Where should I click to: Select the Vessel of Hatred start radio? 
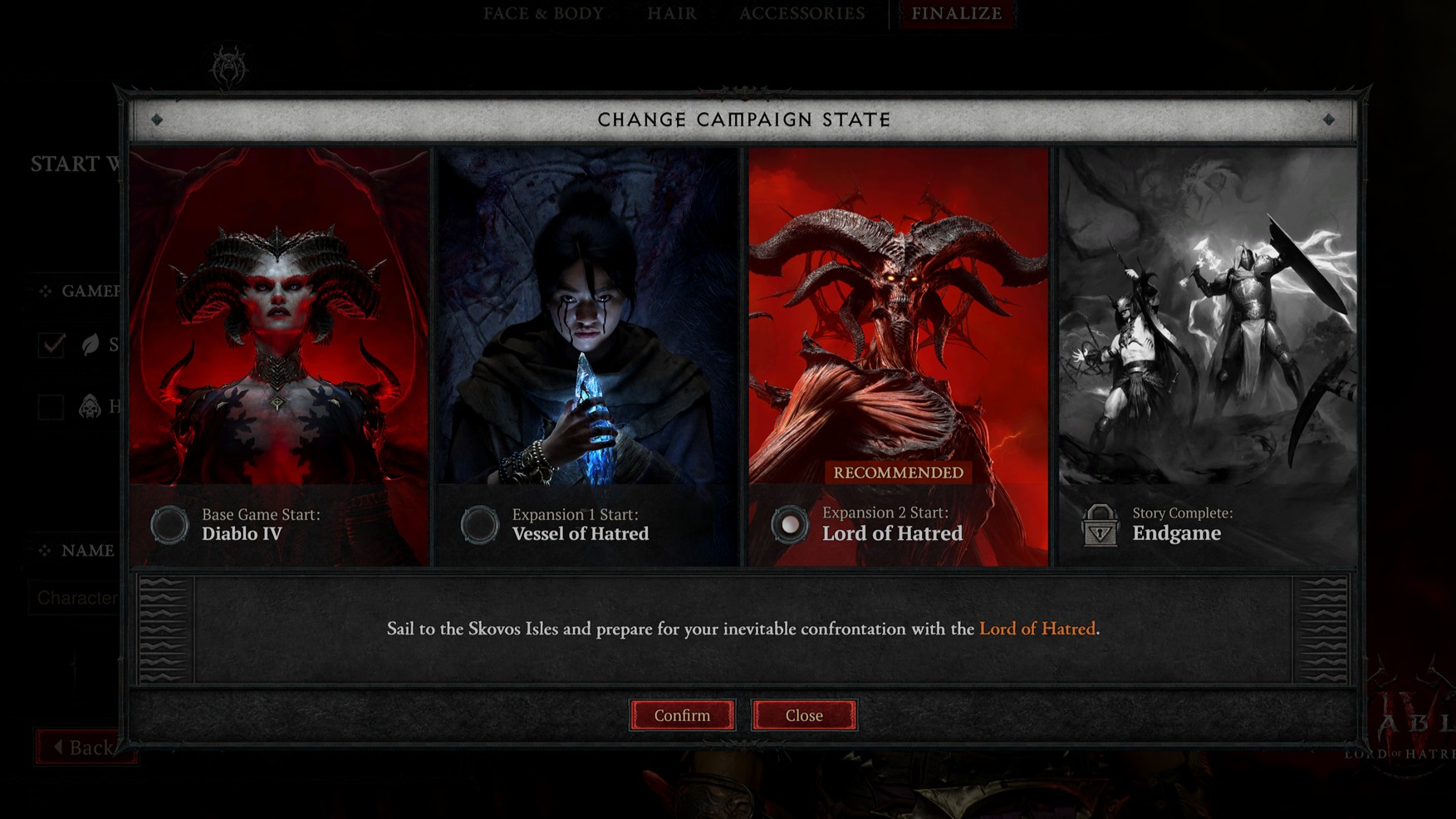(x=479, y=524)
